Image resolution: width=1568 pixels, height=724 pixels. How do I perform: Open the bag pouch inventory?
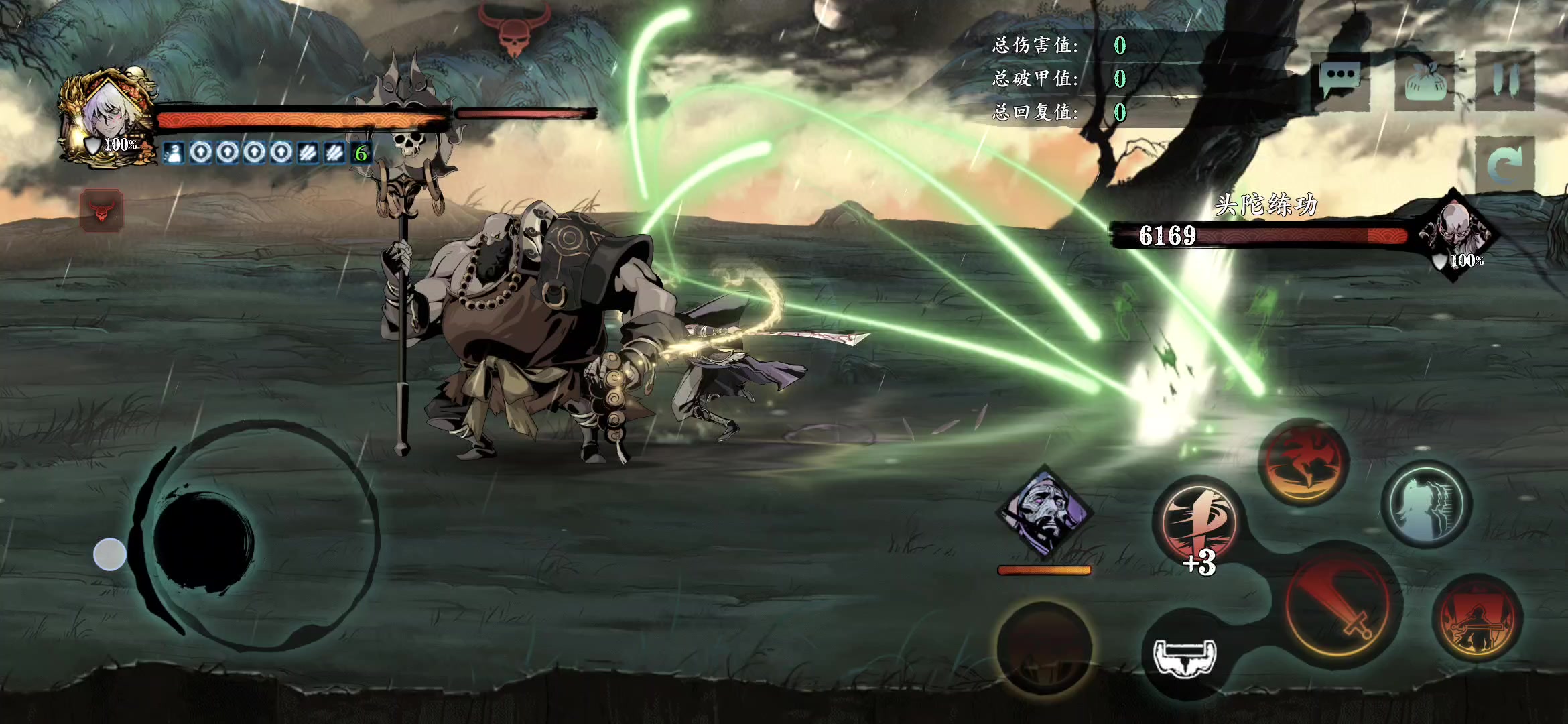coord(1425,81)
